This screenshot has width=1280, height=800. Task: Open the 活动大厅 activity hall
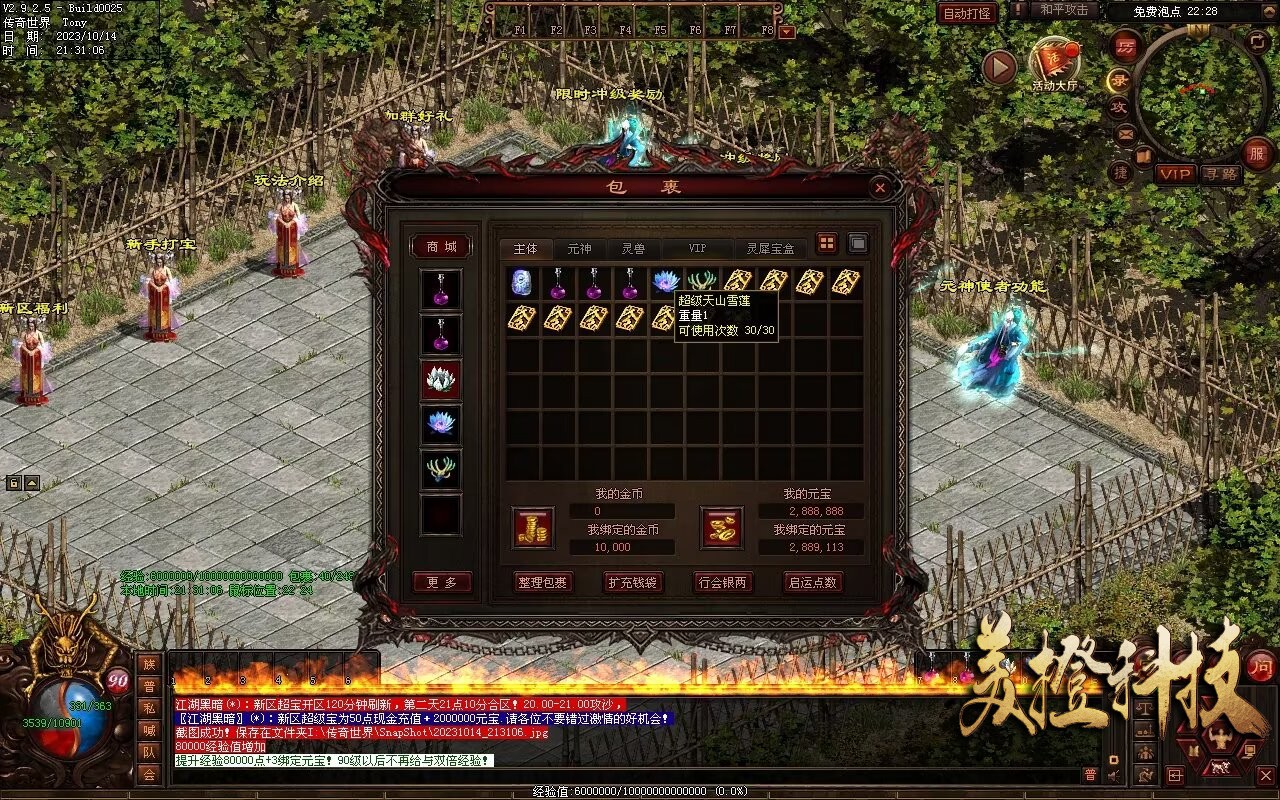(1054, 62)
